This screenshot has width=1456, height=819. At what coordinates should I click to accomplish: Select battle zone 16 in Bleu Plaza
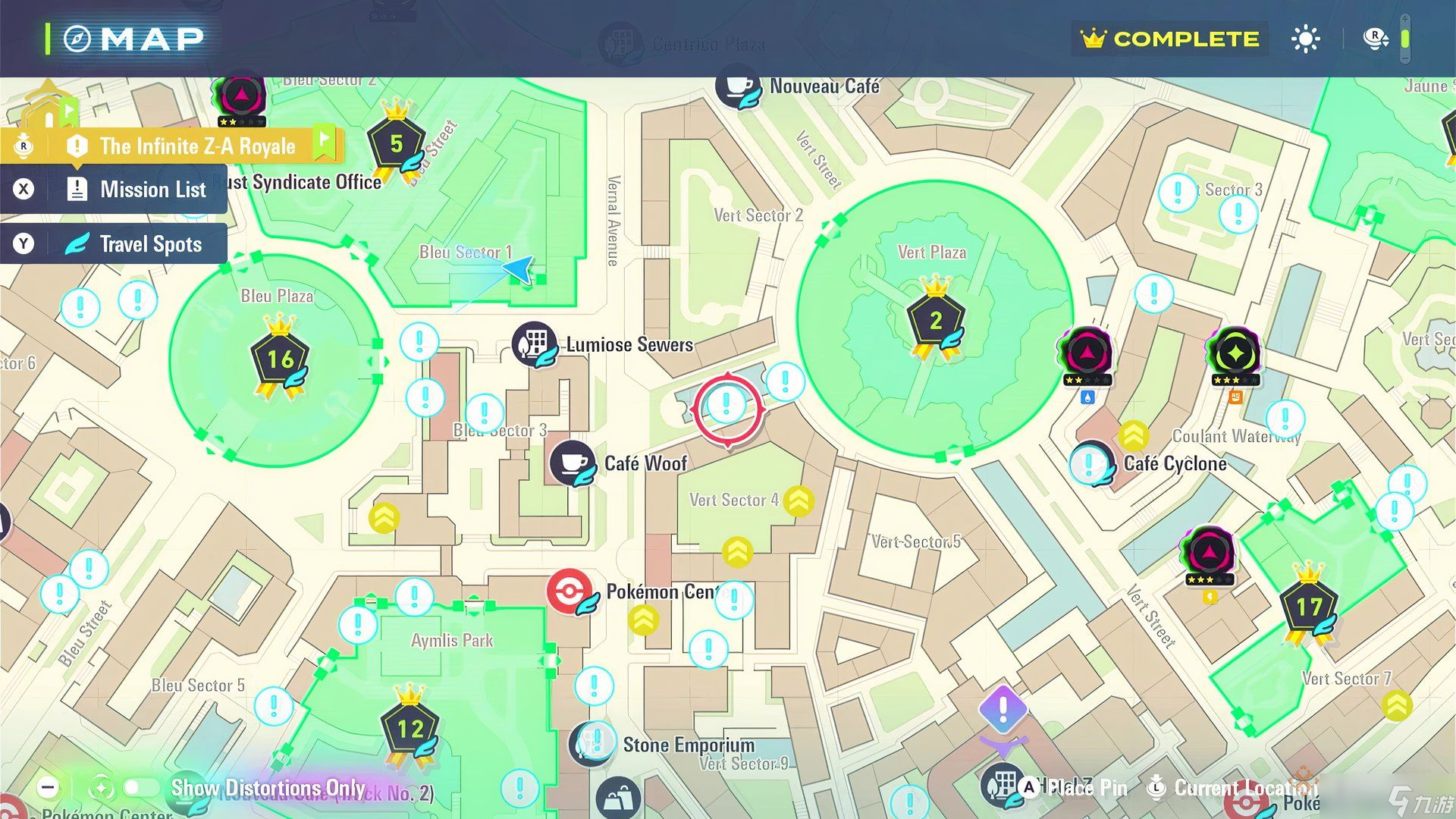280,359
